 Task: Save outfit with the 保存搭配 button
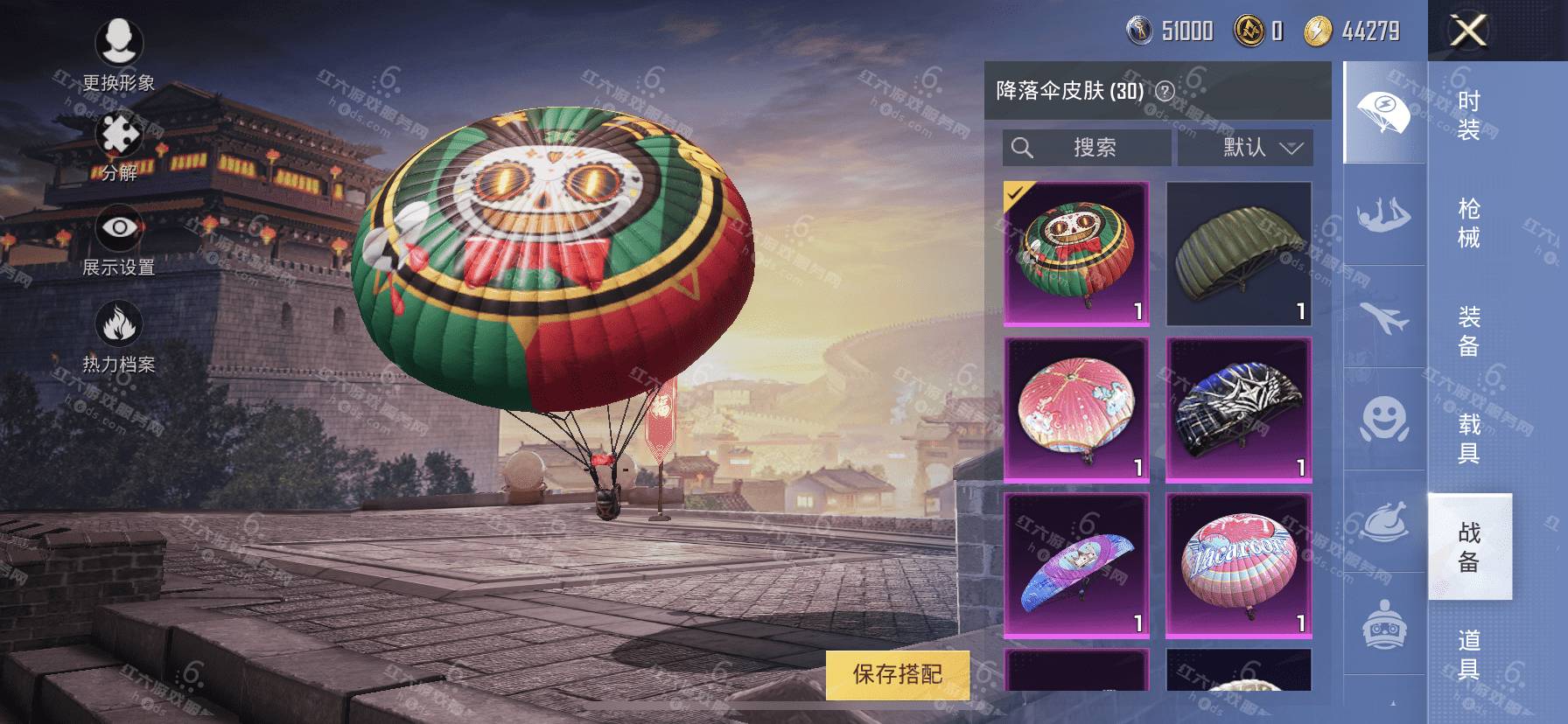click(x=898, y=674)
